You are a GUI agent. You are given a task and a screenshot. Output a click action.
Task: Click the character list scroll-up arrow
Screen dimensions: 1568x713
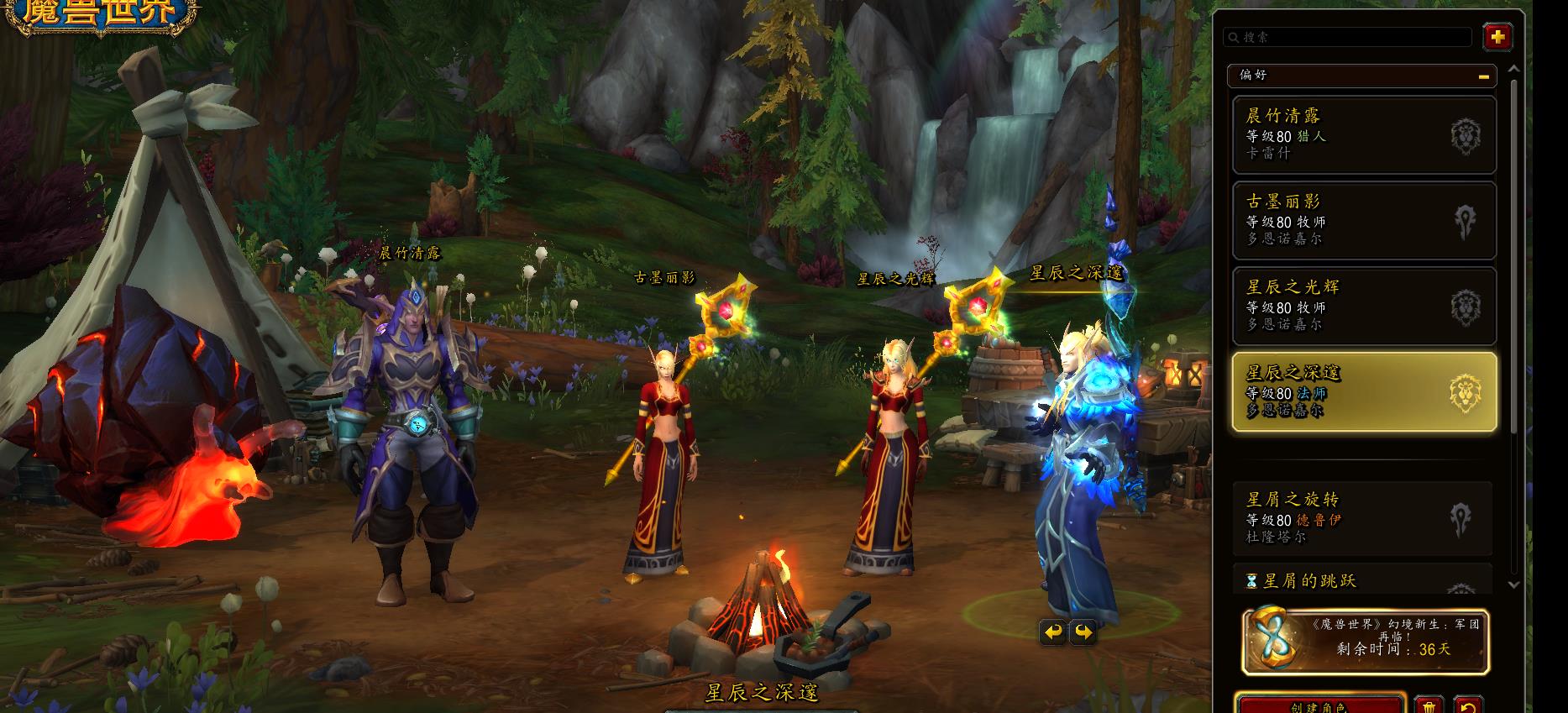[x=1513, y=70]
